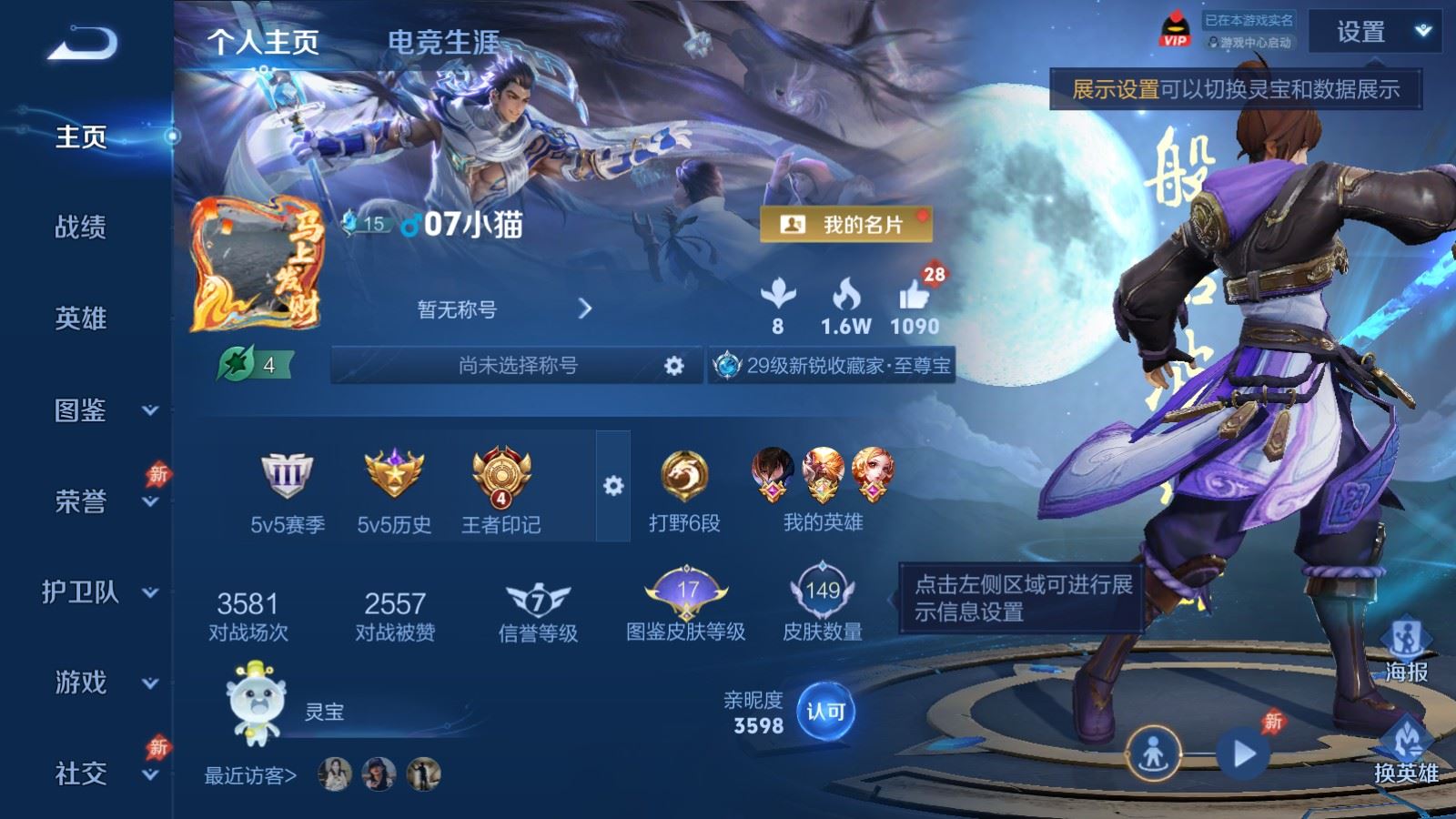Switch to the 电竞生涯 tab
This screenshot has width=1456, height=819.
point(443,42)
